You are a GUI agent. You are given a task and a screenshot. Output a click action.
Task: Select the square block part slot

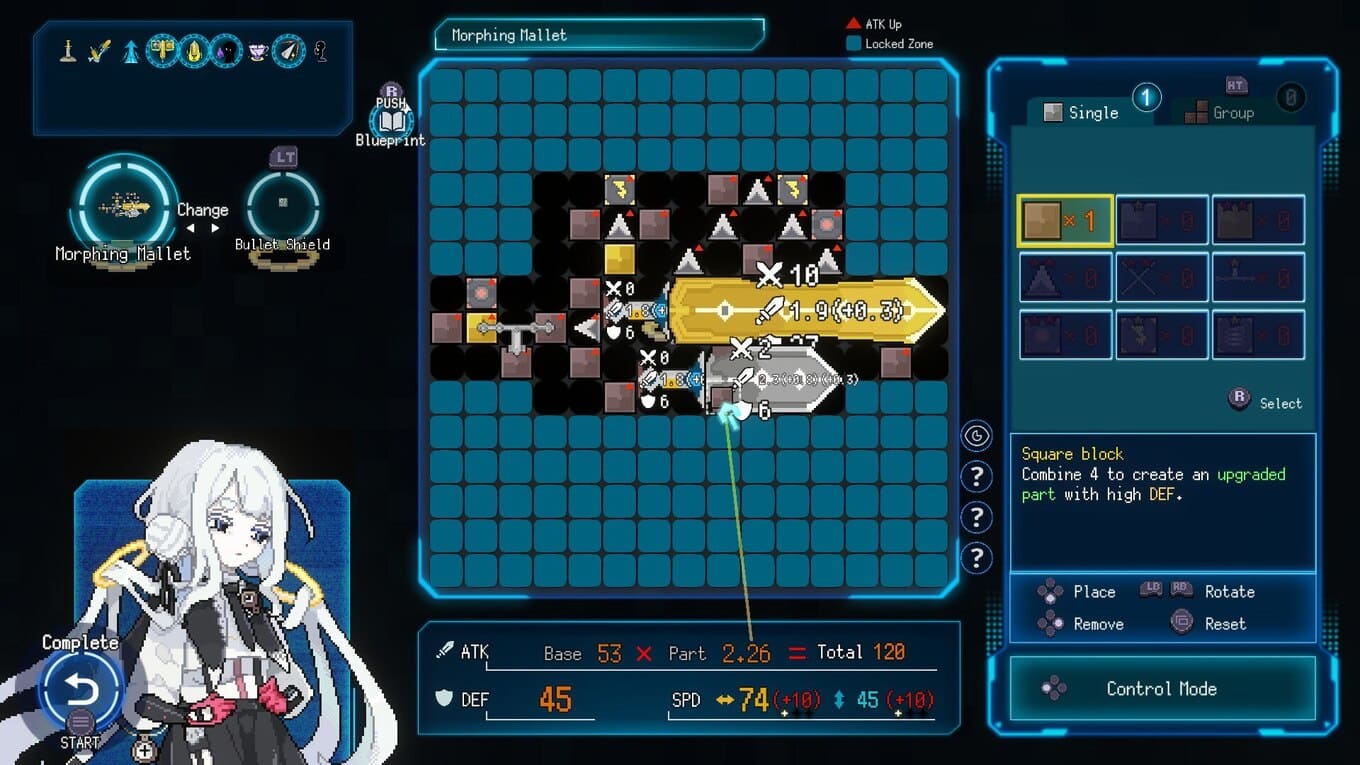coord(1065,221)
